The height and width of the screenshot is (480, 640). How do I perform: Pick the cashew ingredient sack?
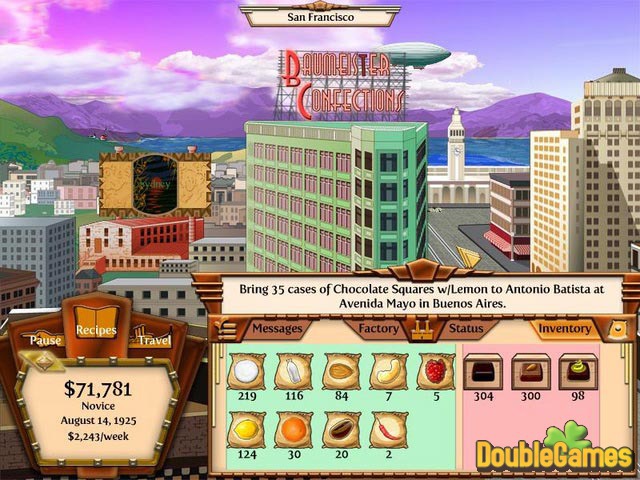[388, 372]
